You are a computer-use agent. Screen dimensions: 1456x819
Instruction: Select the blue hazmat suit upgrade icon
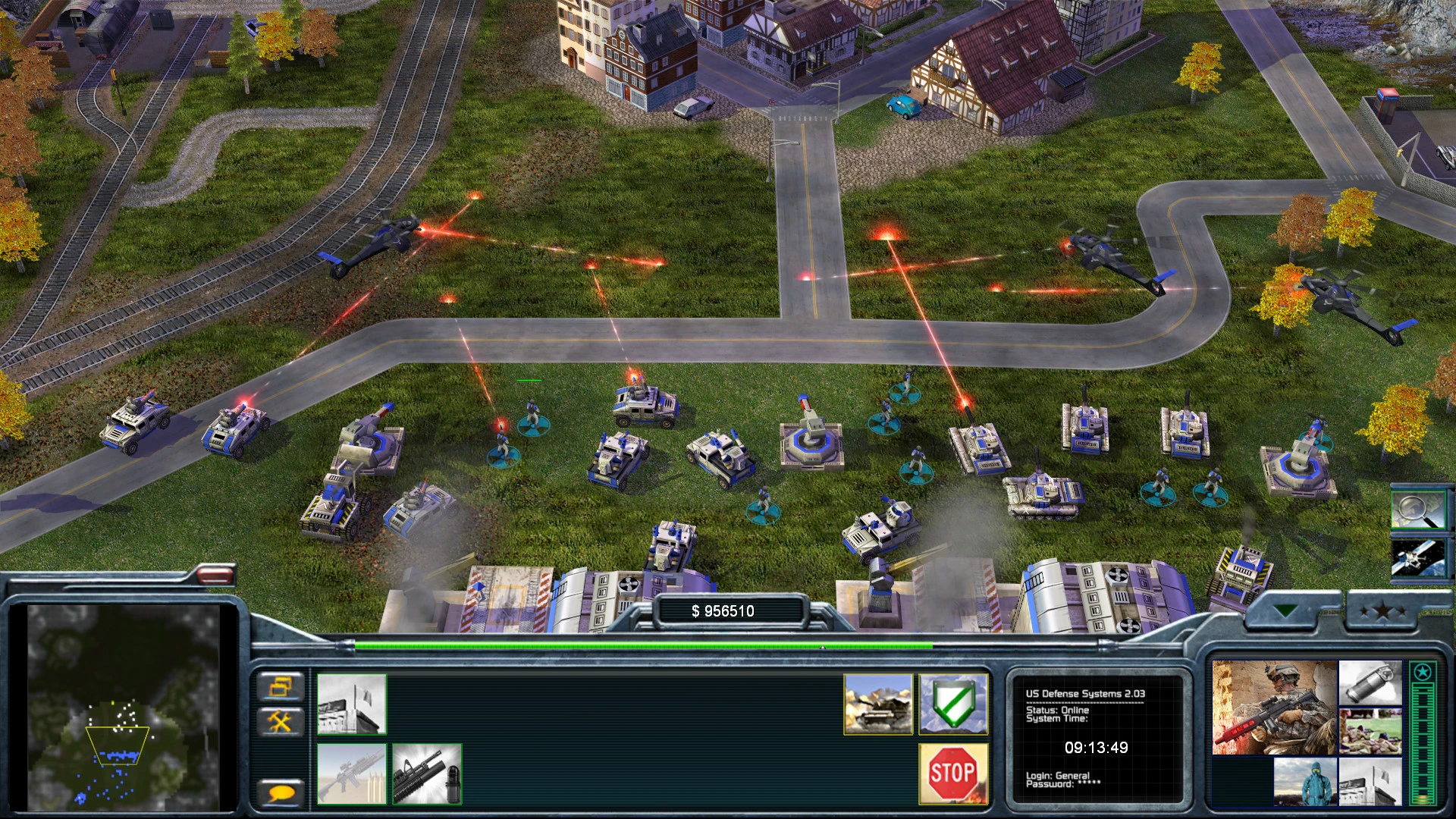tap(1304, 782)
